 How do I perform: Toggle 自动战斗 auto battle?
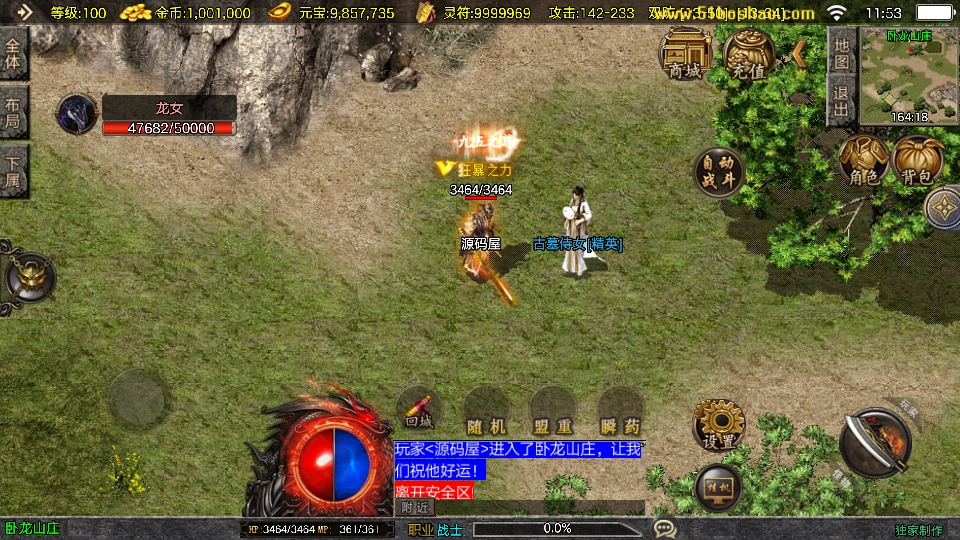(718, 172)
